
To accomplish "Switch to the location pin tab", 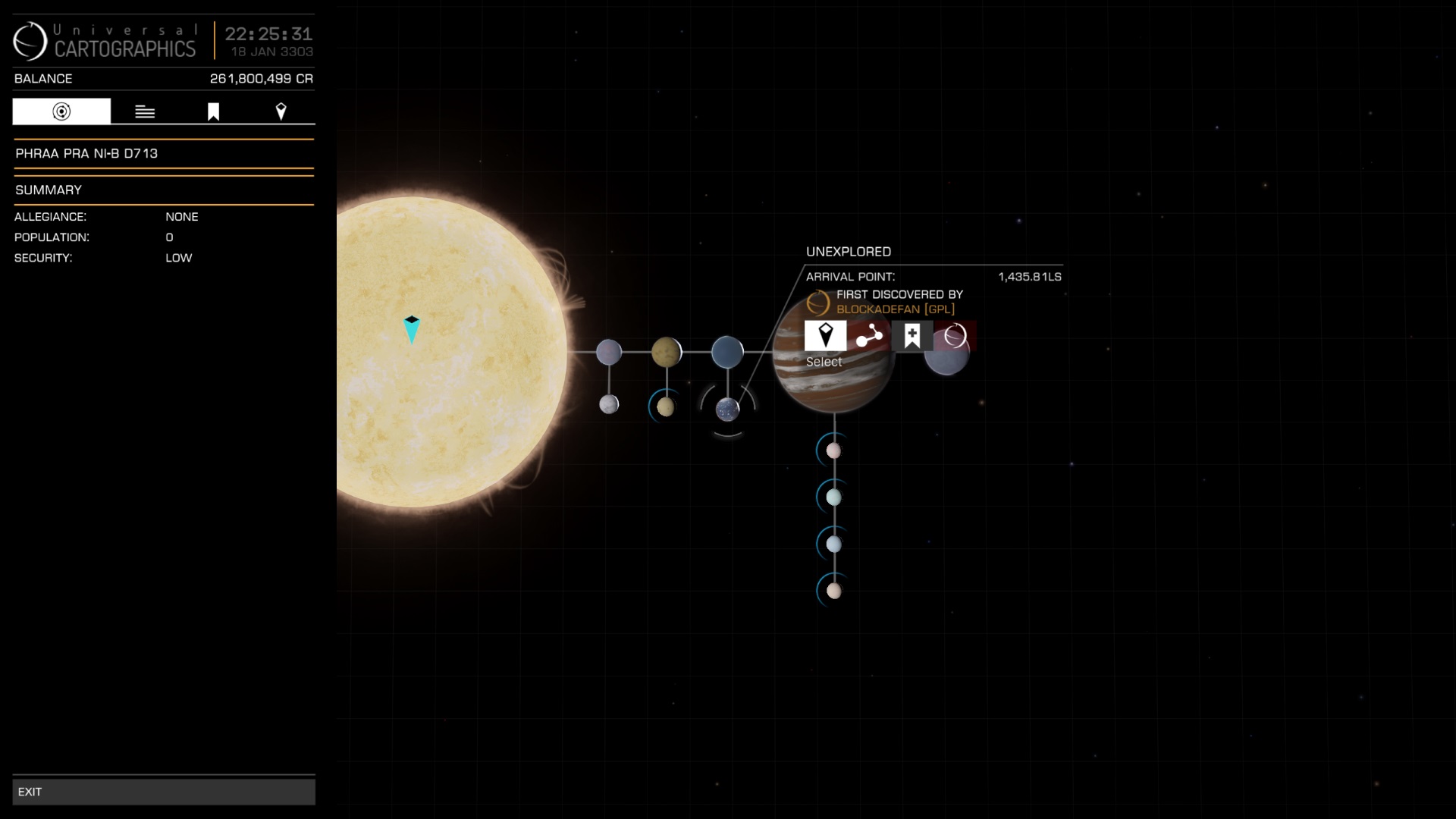I will click(x=281, y=111).
